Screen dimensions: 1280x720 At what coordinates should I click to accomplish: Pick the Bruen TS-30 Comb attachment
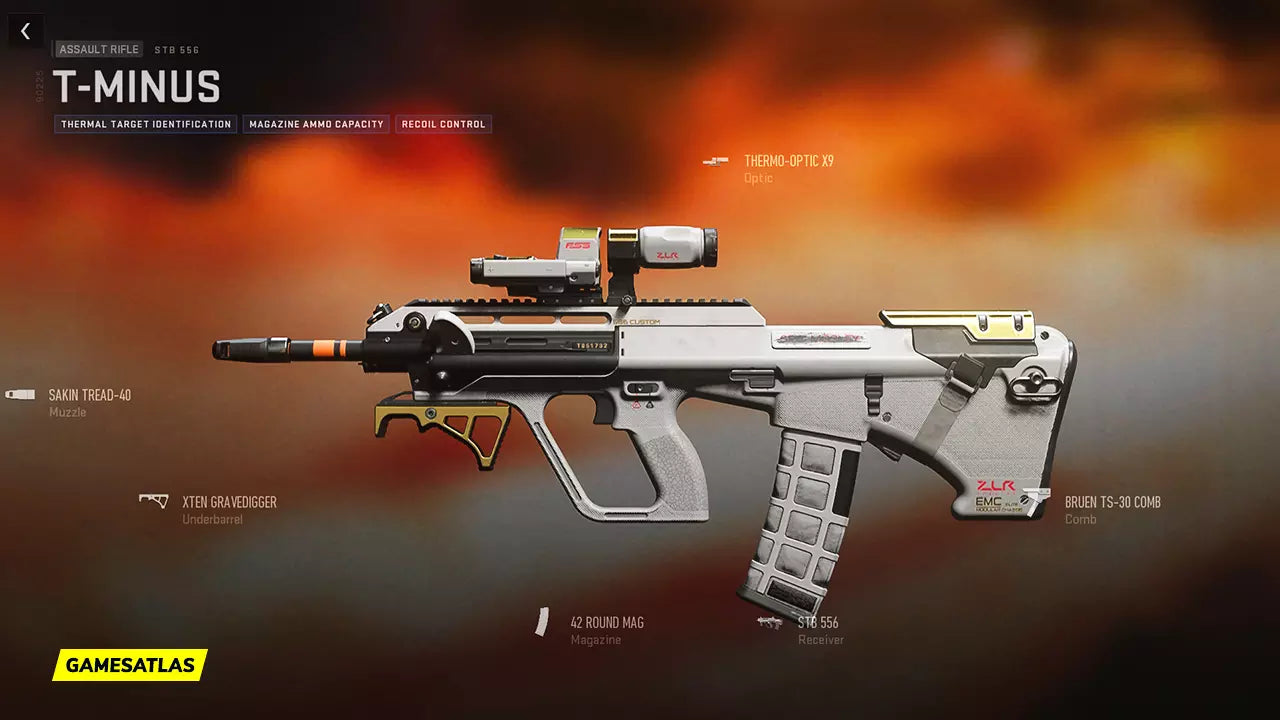(1112, 502)
